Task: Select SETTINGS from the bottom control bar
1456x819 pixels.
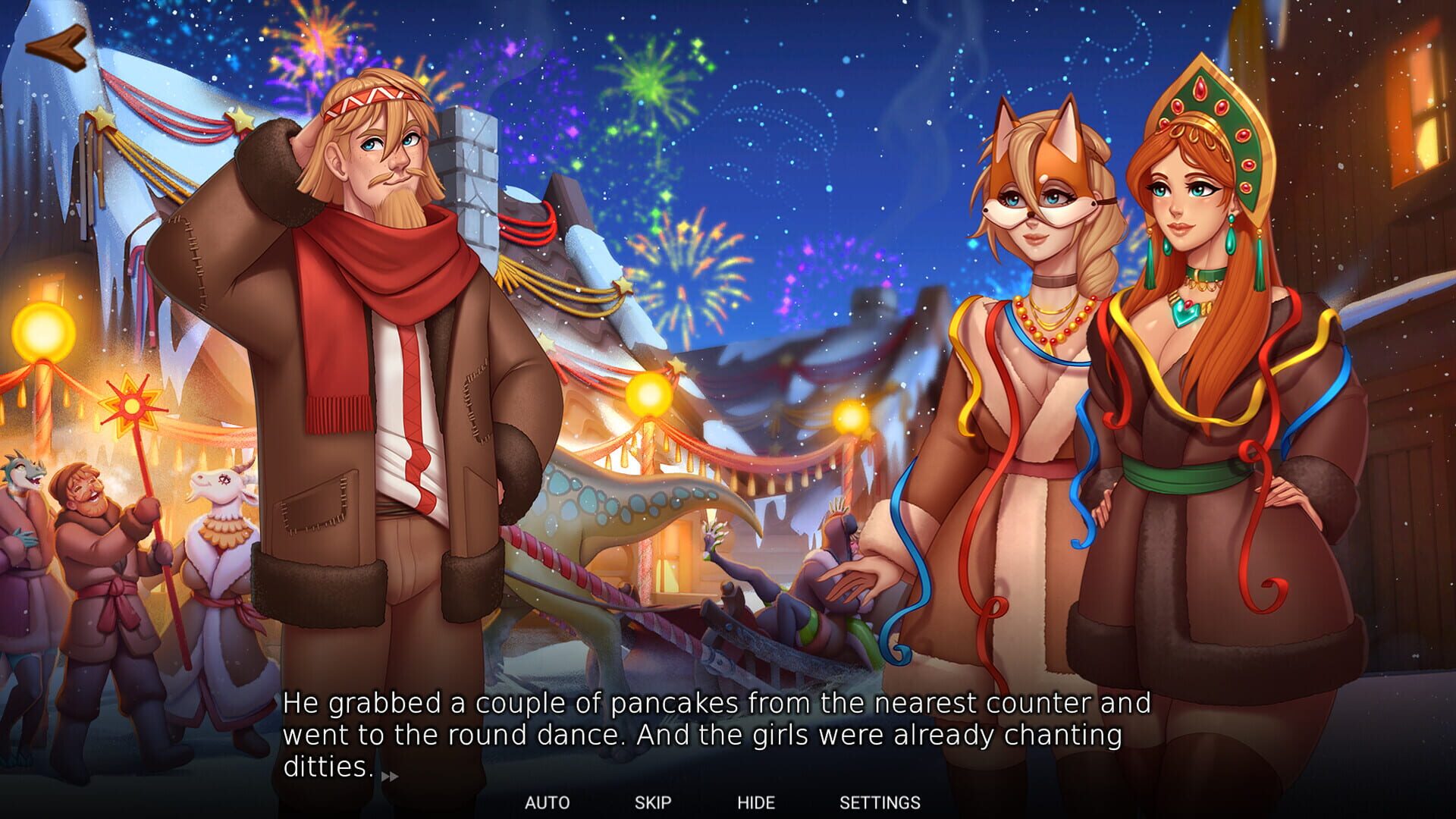Action: click(880, 800)
